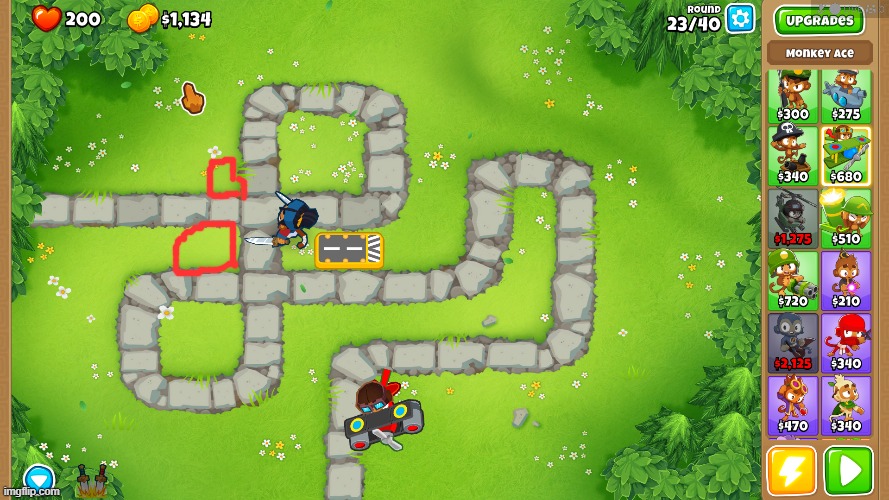889x500 pixels.
Task: Pick the Alchemist for $470
Action: 793,404
